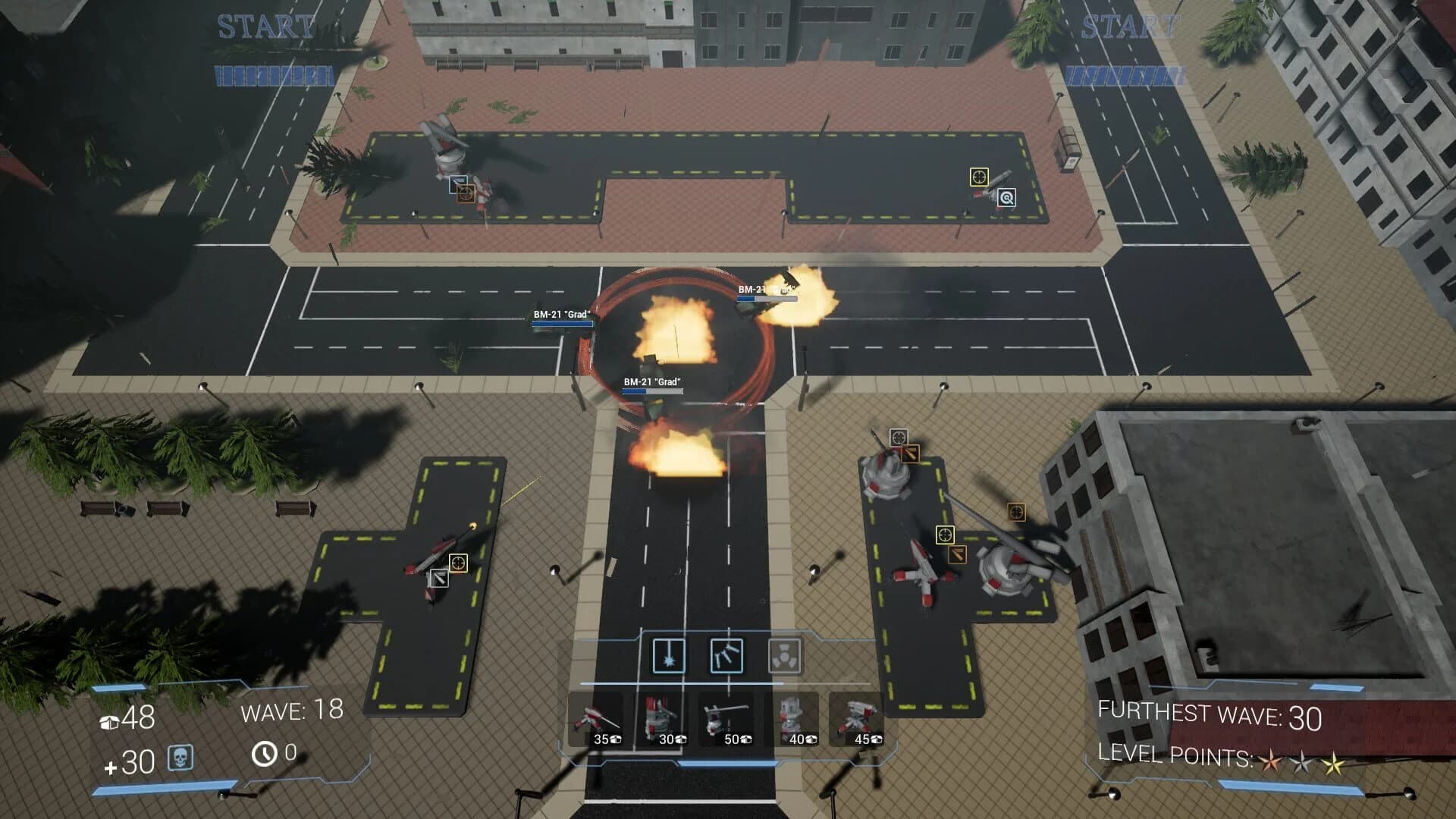1456x819 pixels.
Task: Click the grayed-out nuclear strike ability icon
Action: click(784, 656)
